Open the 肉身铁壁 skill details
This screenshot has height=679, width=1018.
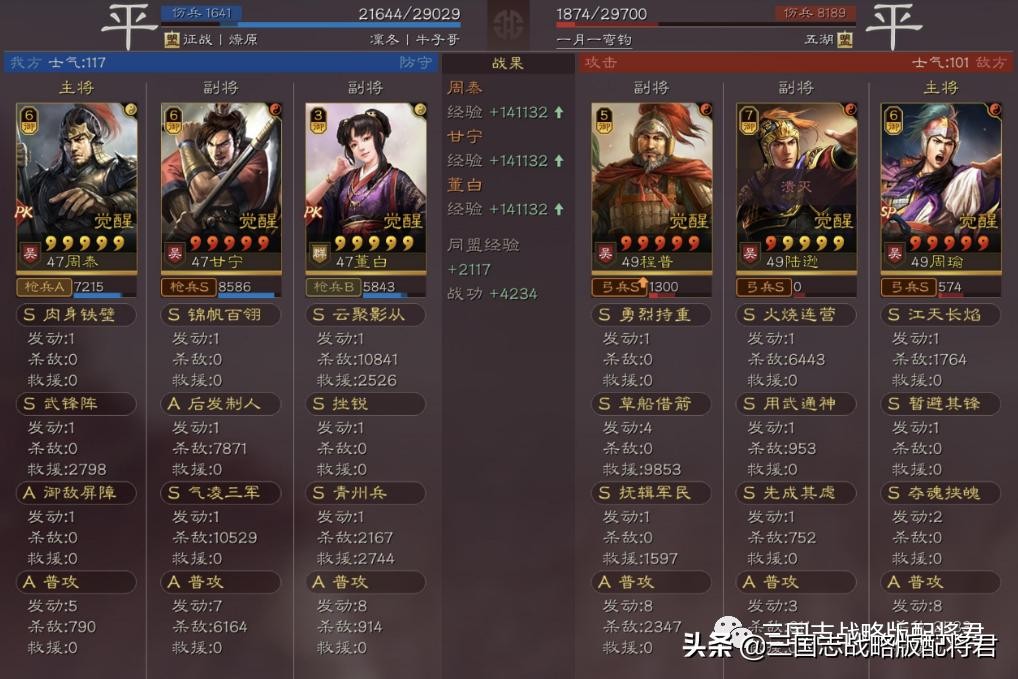click(77, 315)
